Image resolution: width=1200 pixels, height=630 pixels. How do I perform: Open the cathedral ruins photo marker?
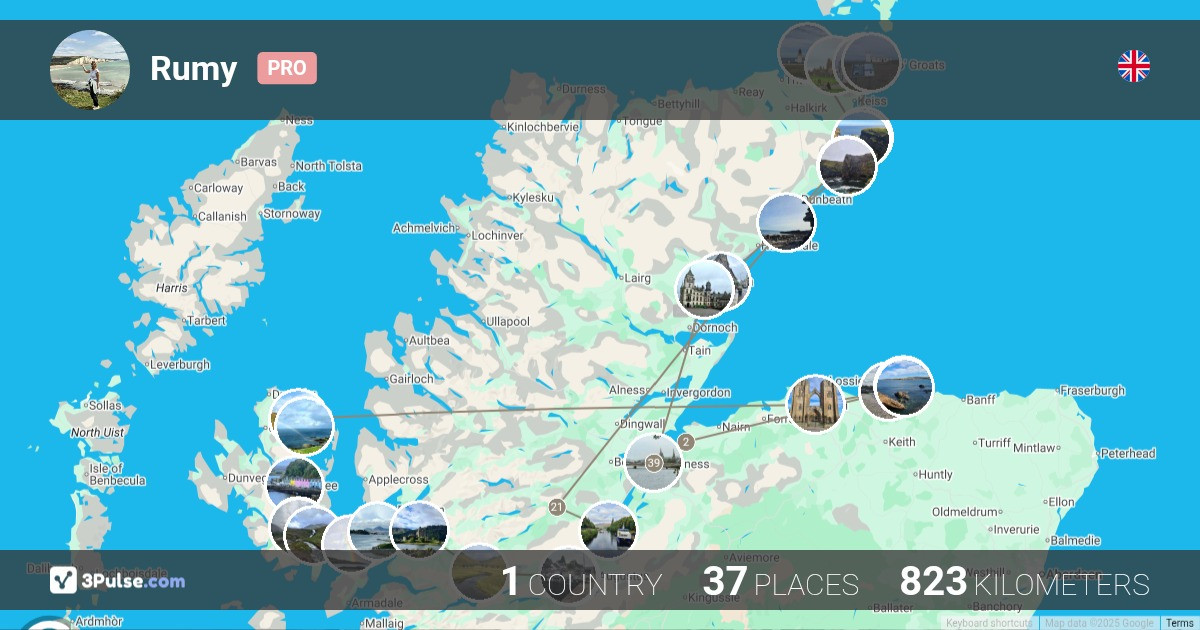click(816, 404)
